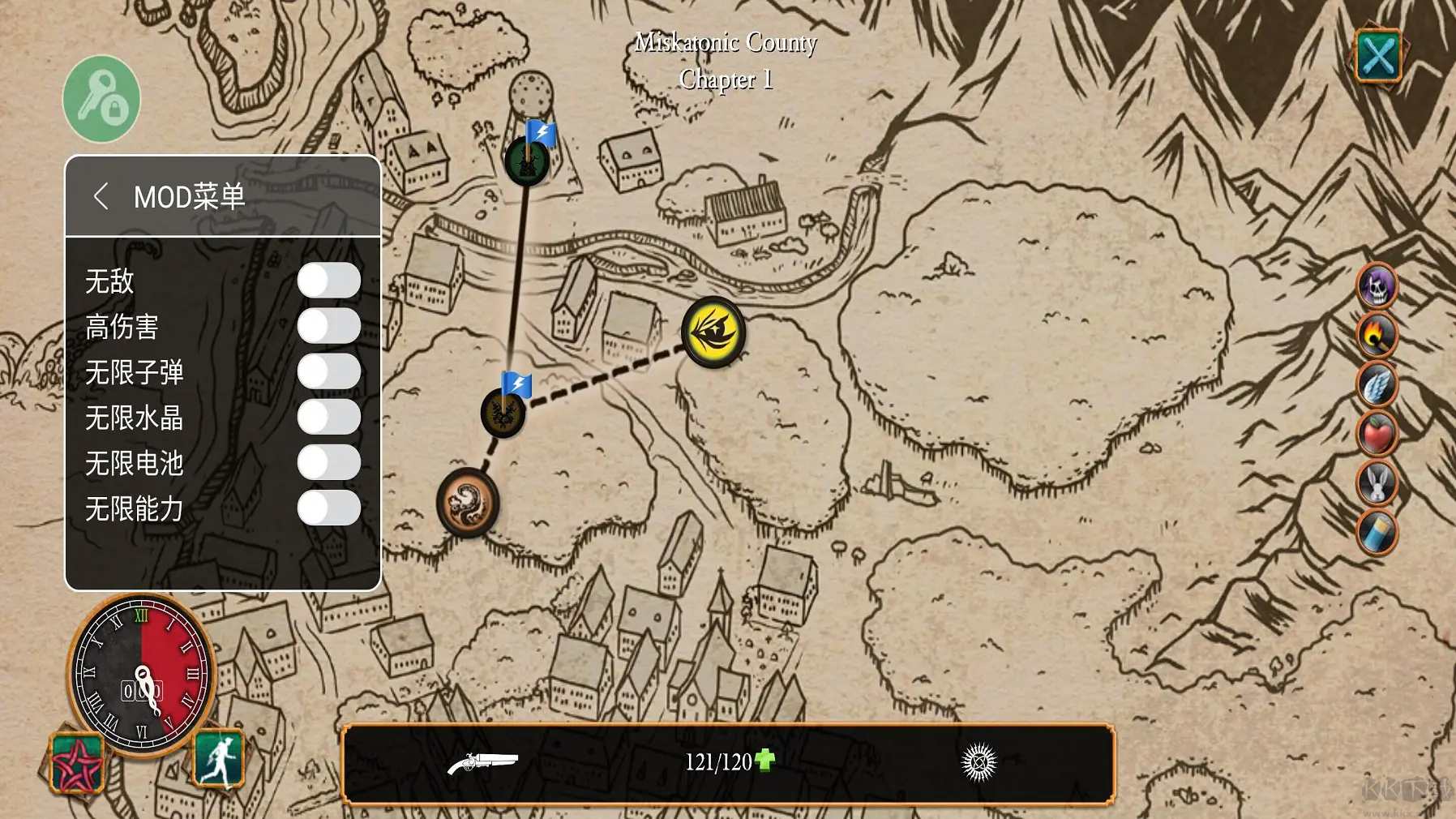
Task: Select the white wing item icon
Action: (x=1377, y=384)
